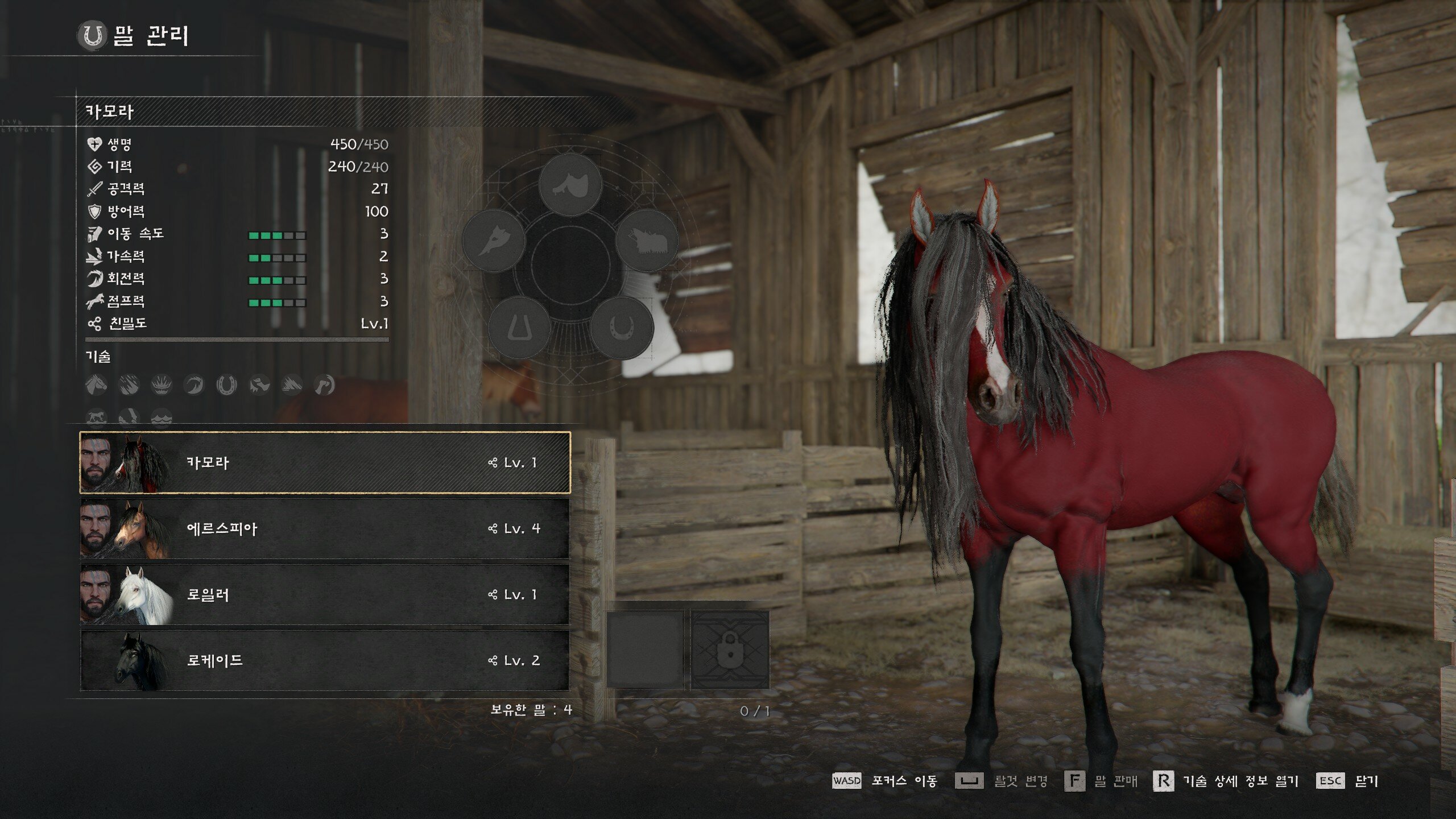
Task: Inspect the claw slash skill icon
Action: [x=129, y=385]
